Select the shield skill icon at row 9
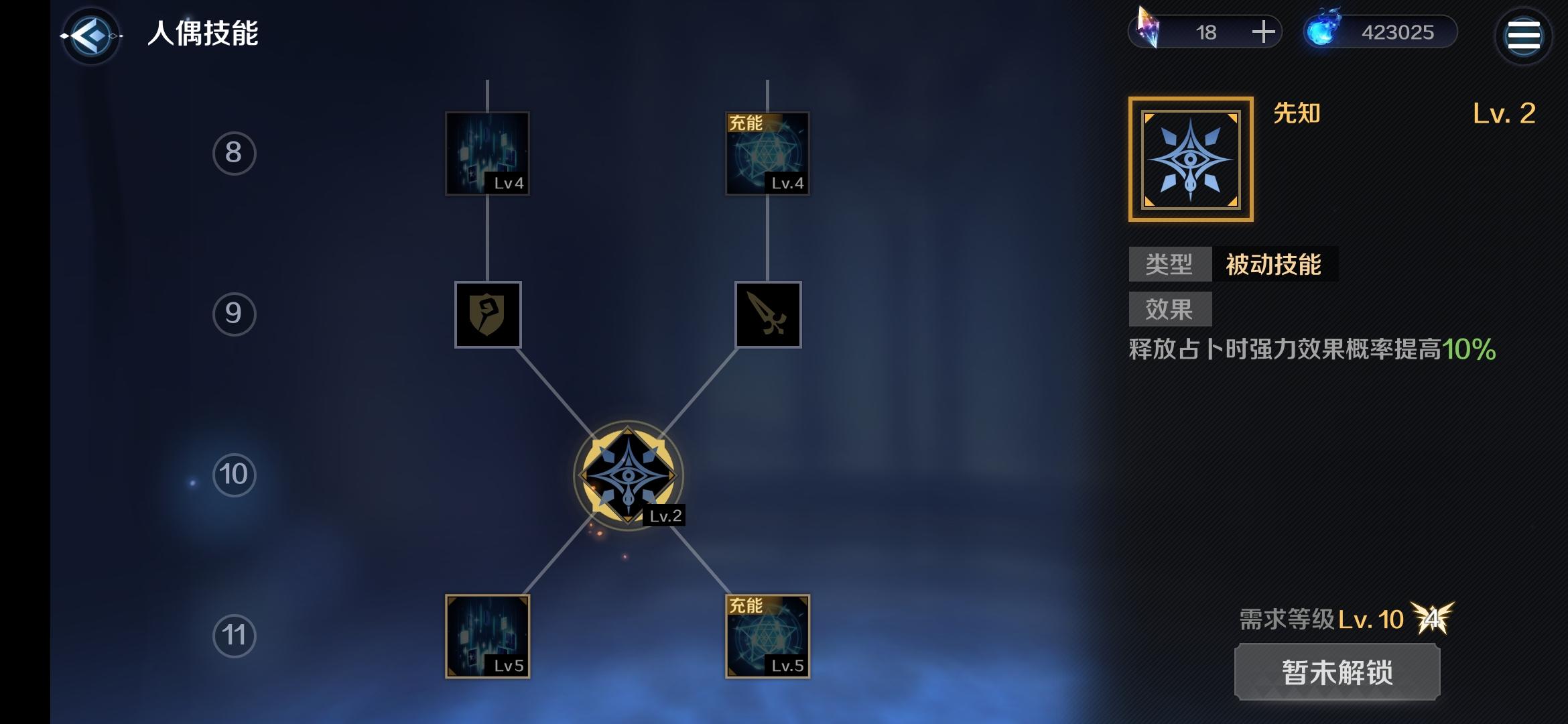The width and height of the screenshot is (1568, 724). pyautogui.click(x=487, y=315)
